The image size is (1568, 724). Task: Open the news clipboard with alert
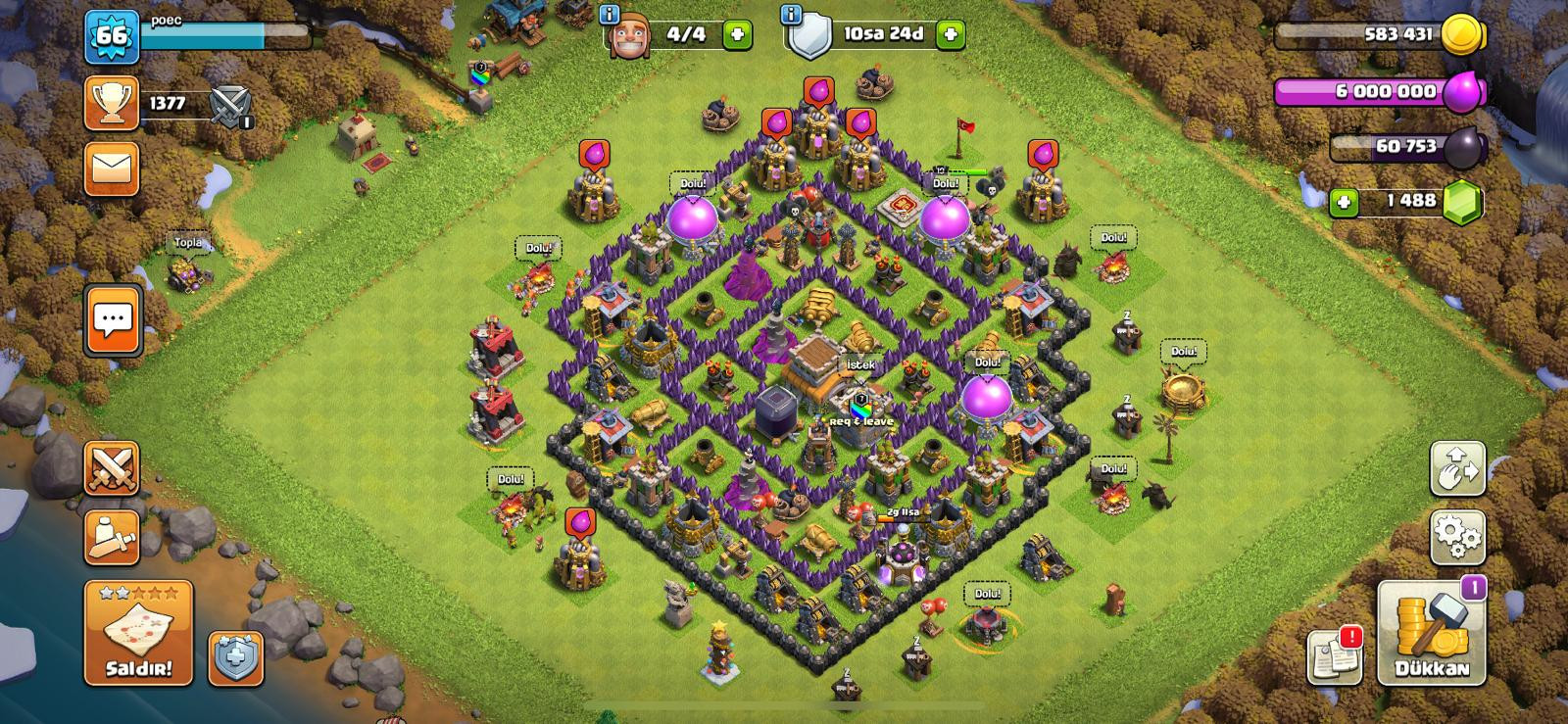[1334, 656]
